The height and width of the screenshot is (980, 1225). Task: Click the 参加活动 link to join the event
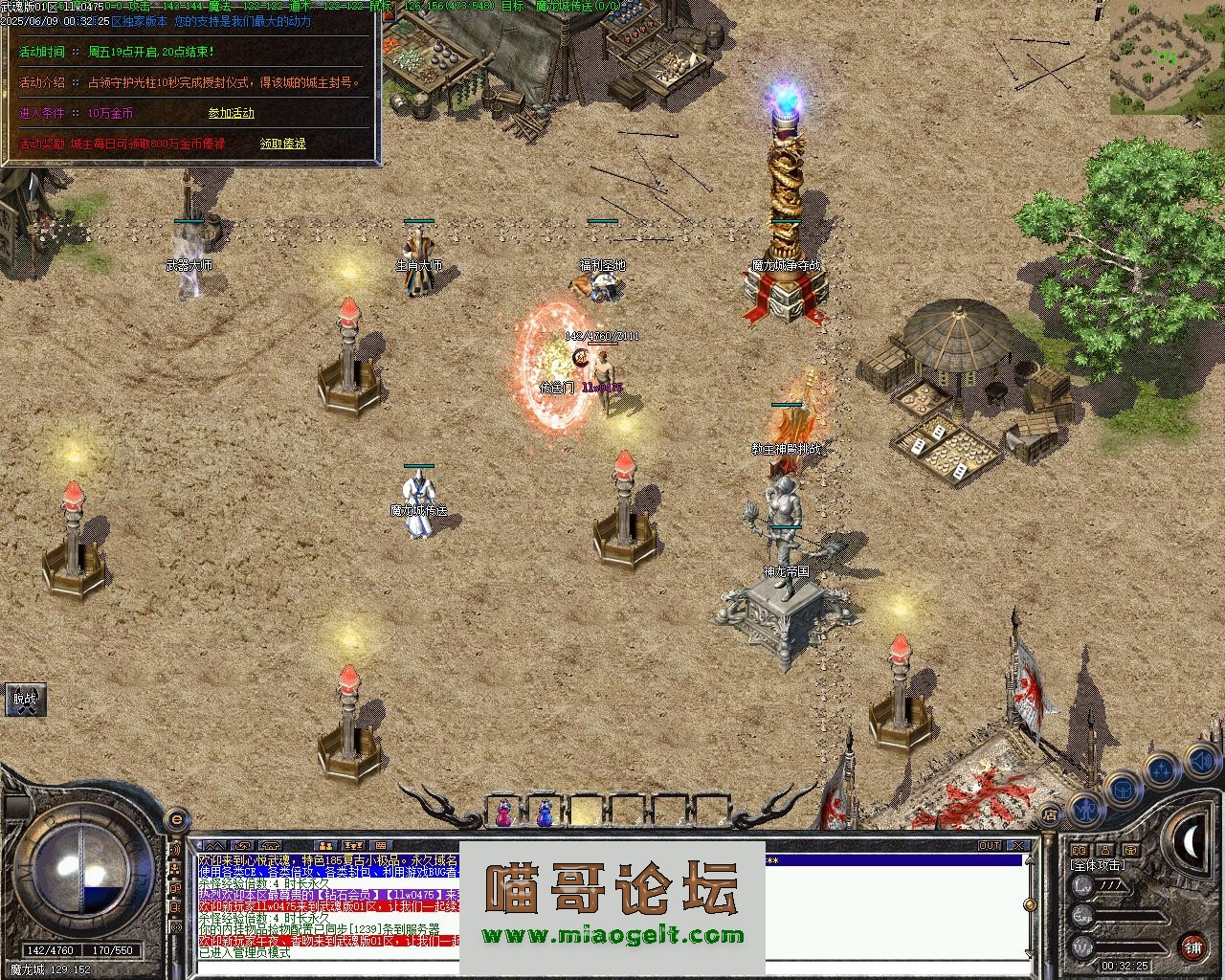coord(232,113)
